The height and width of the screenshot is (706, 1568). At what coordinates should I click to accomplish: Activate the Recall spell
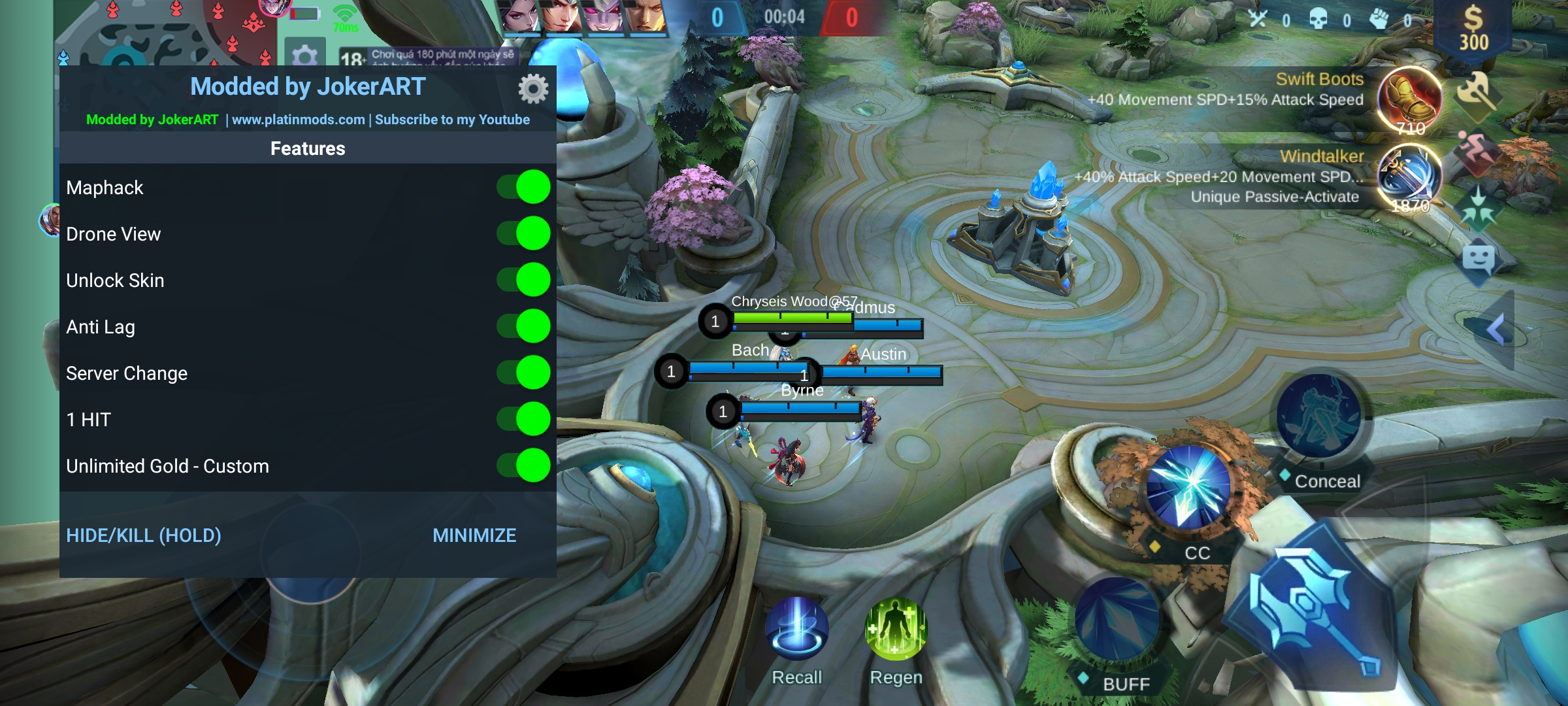pos(797,629)
